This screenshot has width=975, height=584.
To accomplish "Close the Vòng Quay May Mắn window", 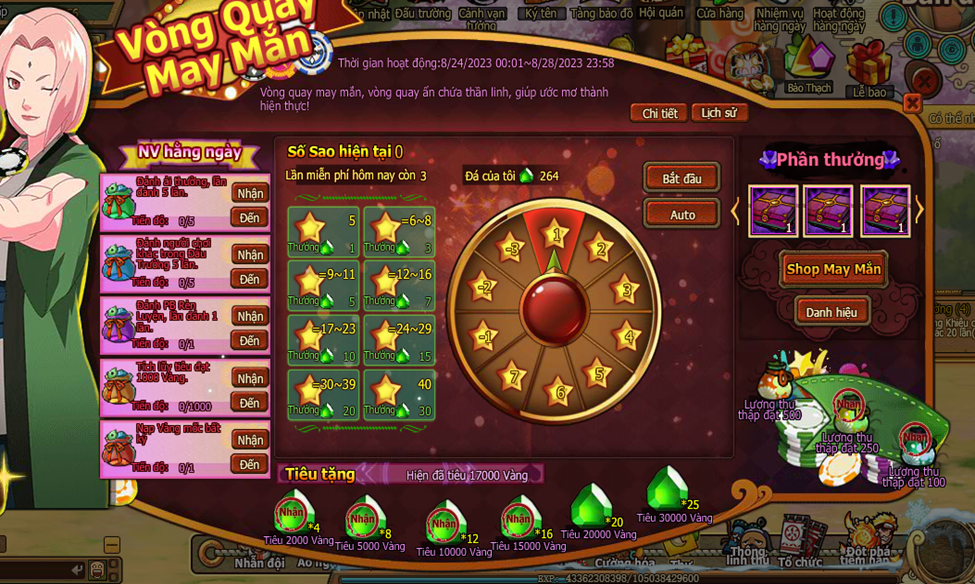I will tap(911, 103).
